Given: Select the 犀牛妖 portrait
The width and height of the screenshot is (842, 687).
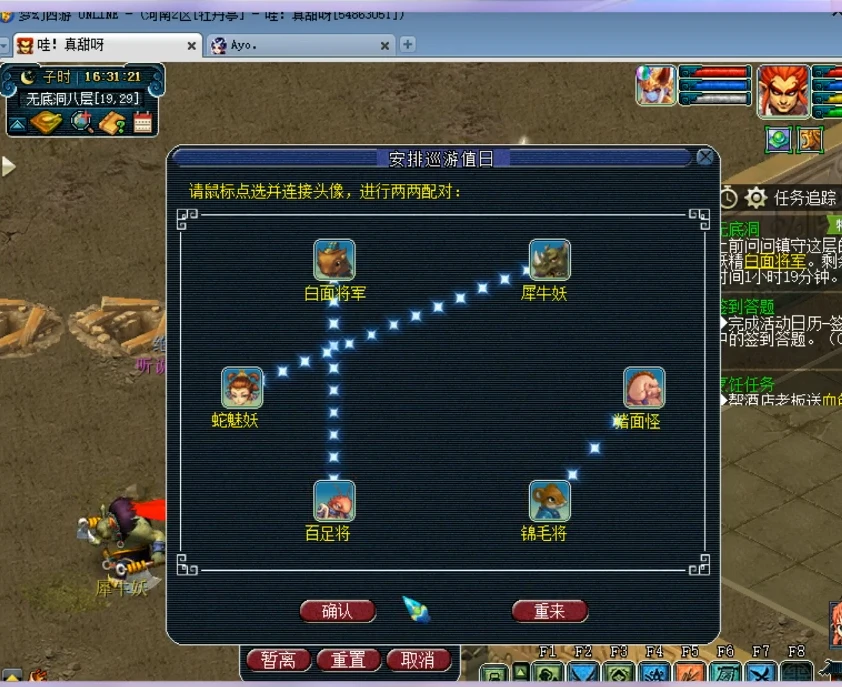Looking at the screenshot, I should pyautogui.click(x=549, y=260).
